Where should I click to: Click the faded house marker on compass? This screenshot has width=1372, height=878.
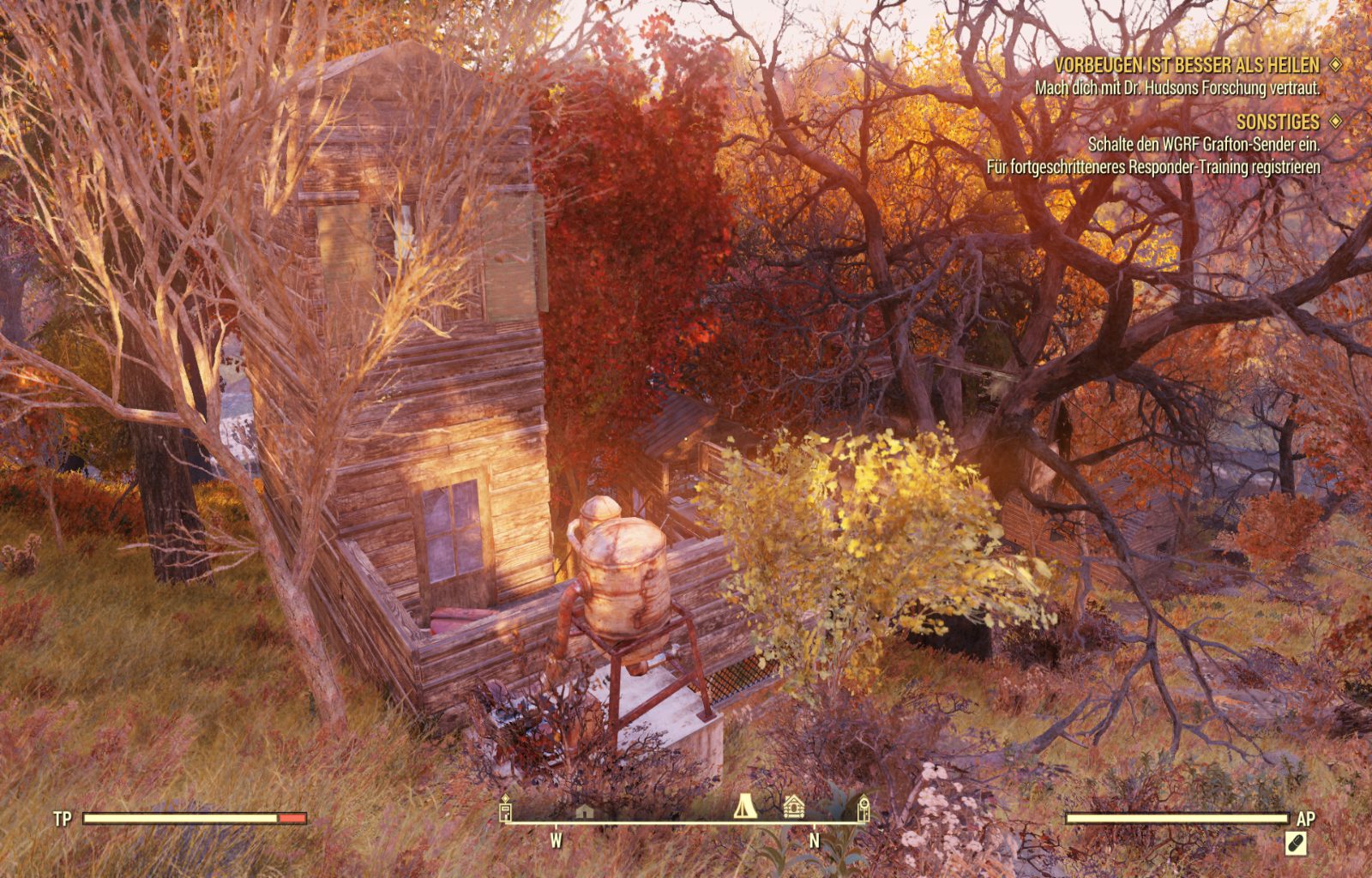coord(584,810)
